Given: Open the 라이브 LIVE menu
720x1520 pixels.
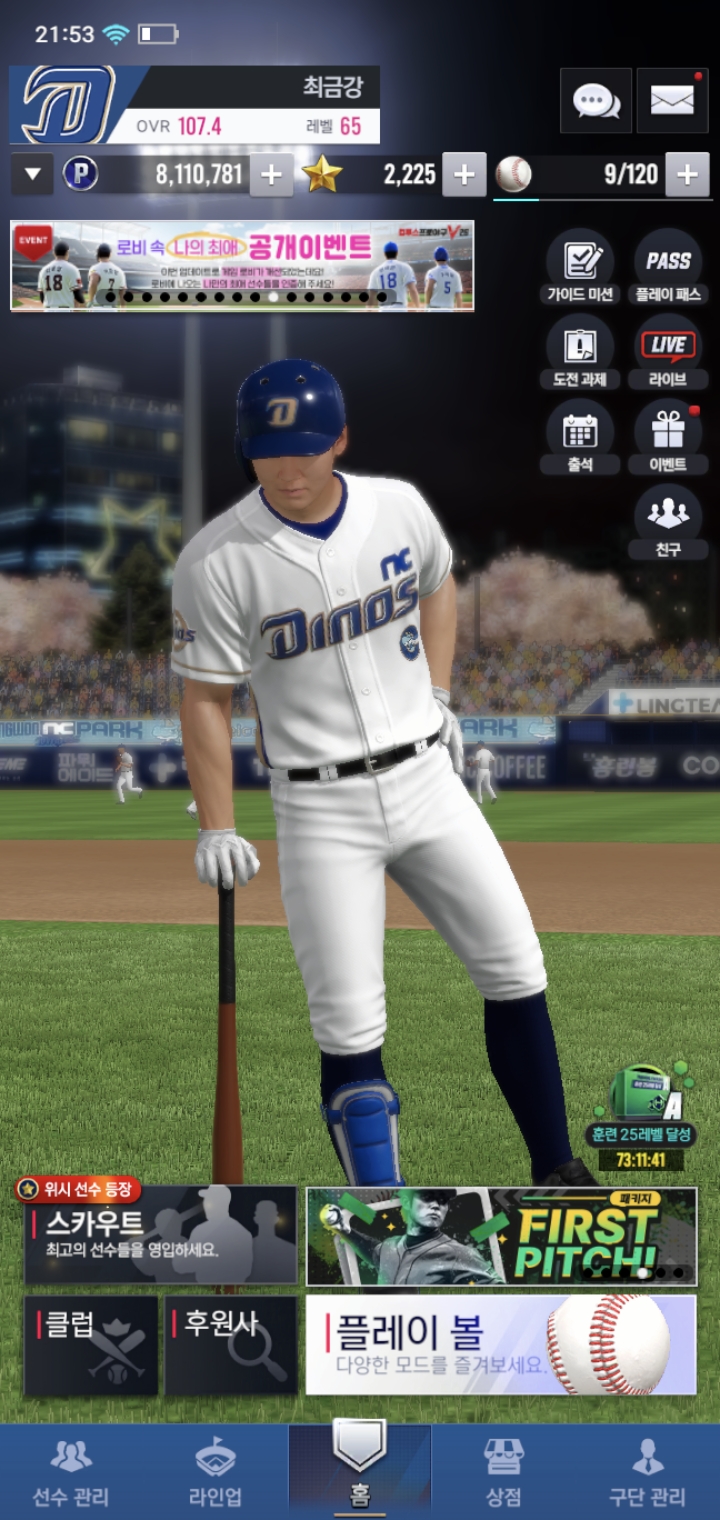Looking at the screenshot, I should [668, 352].
